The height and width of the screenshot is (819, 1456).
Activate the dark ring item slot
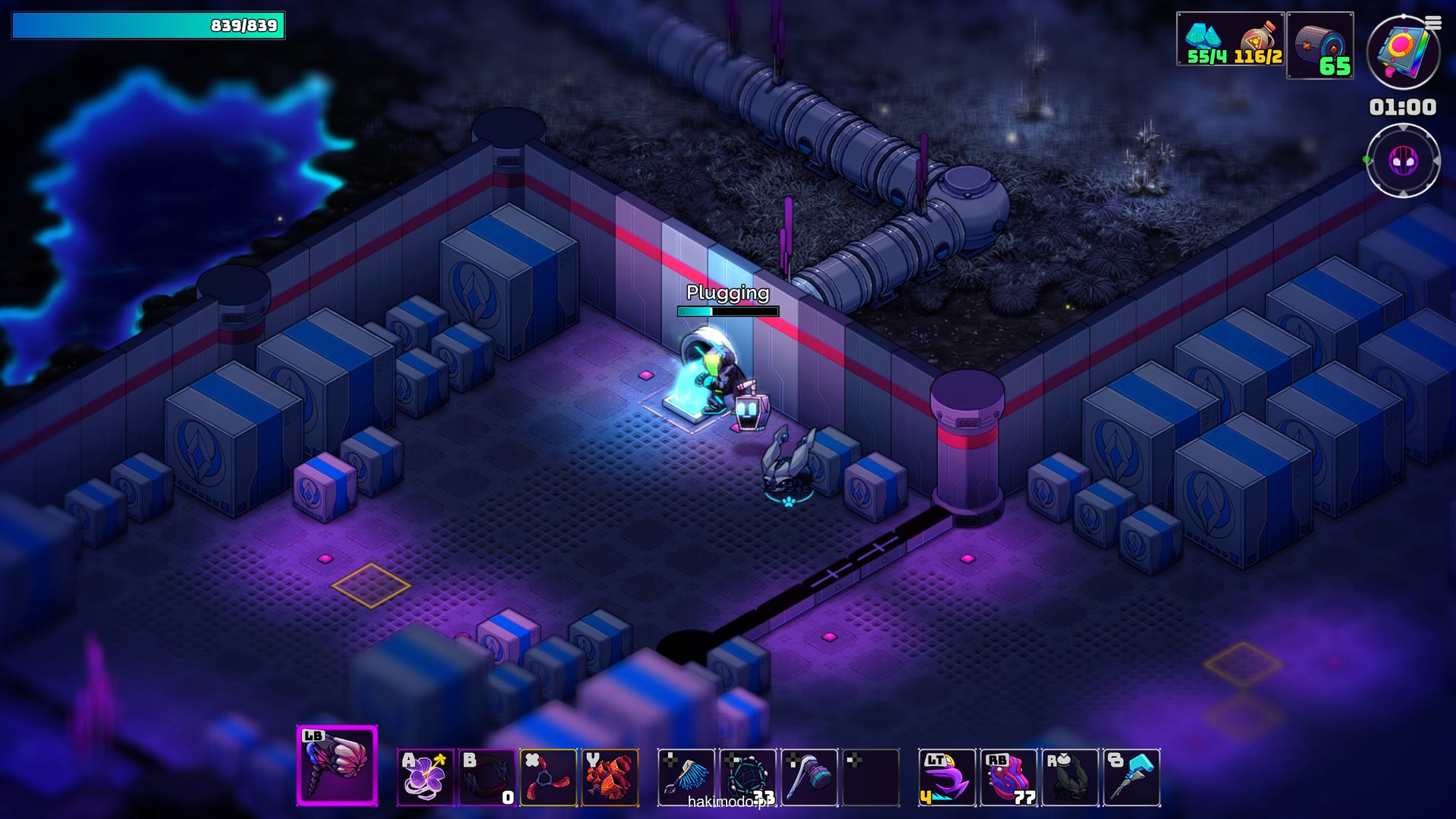pyautogui.click(x=487, y=777)
